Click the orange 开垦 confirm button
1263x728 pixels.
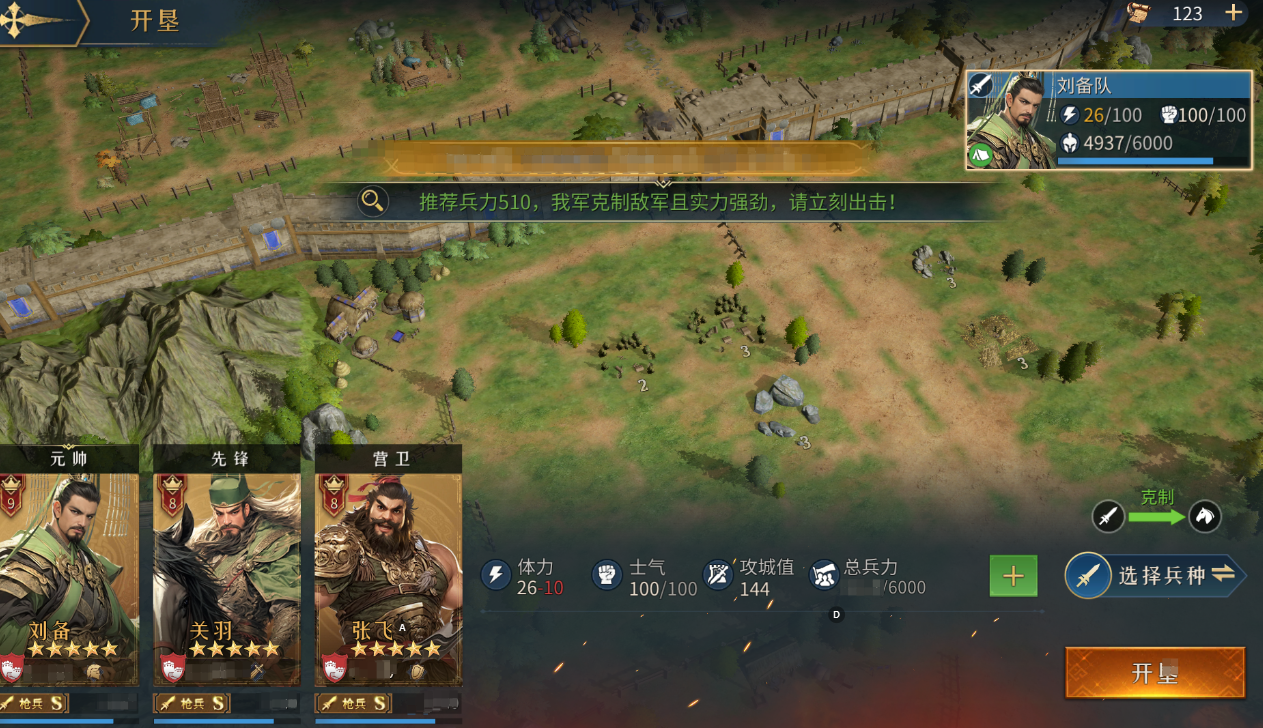1155,672
